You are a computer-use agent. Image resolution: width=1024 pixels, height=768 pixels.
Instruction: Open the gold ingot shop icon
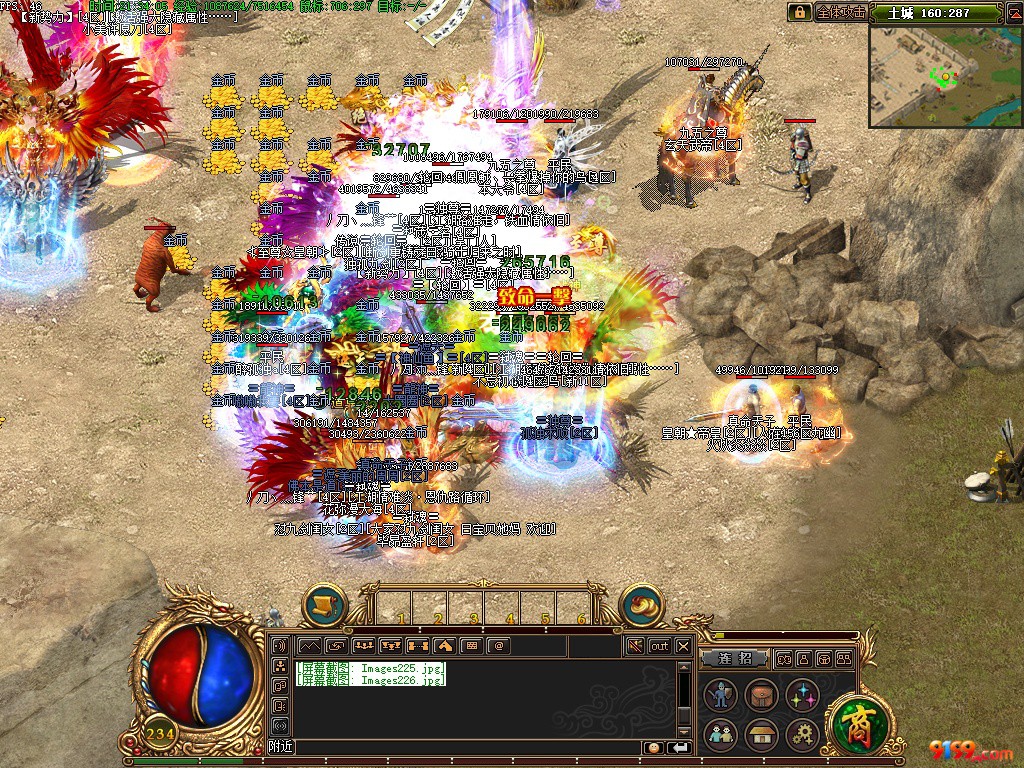click(x=643, y=605)
